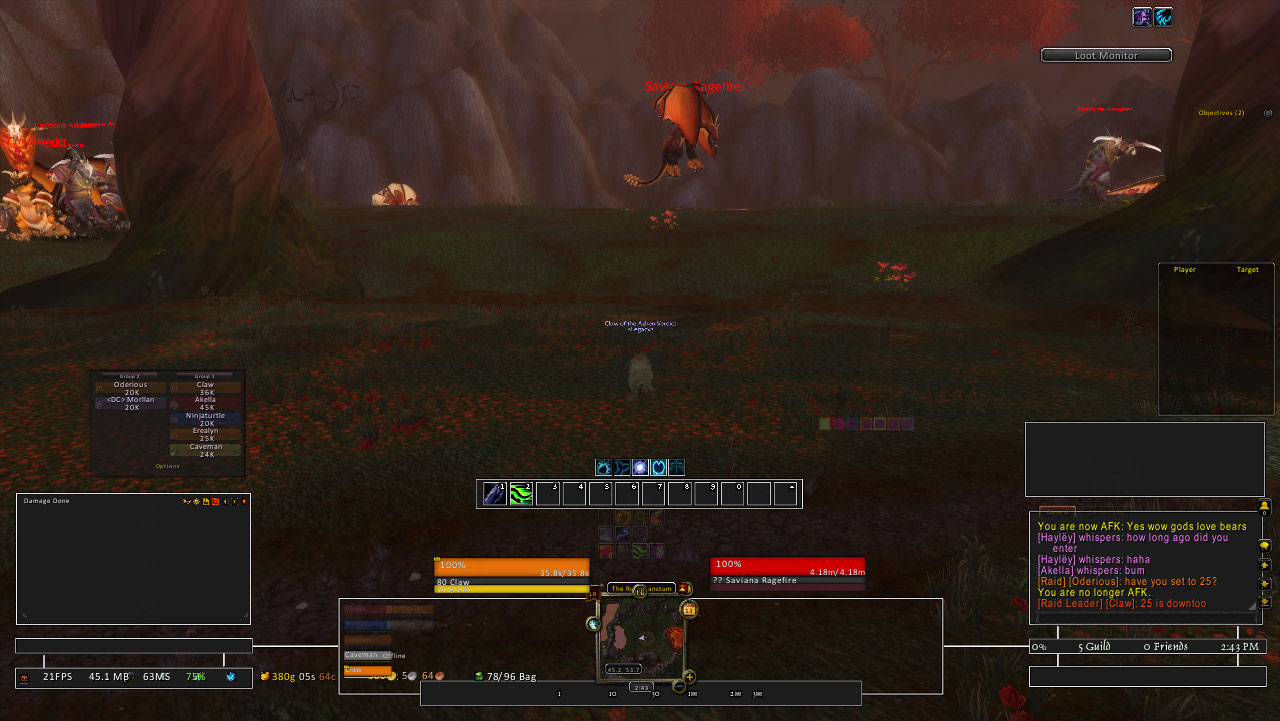Target Saviana Ragefire unit frame
The width and height of the screenshot is (1280, 721).
[787, 572]
